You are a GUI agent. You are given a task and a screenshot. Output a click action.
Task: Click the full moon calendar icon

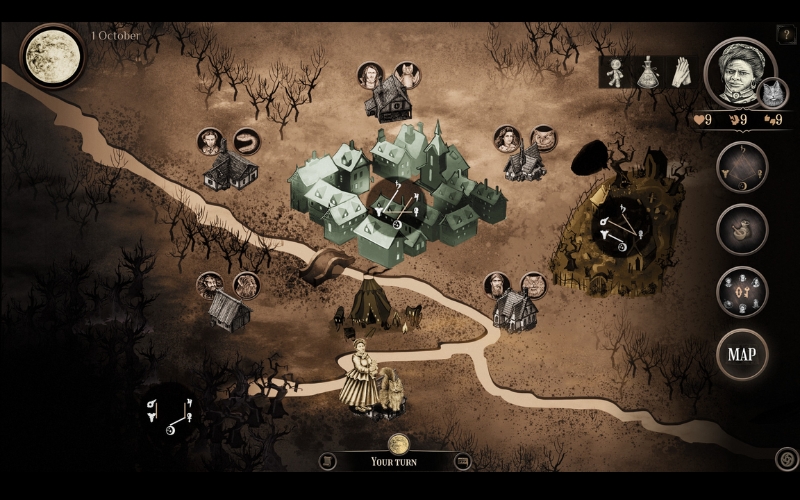pyautogui.click(x=49, y=54)
